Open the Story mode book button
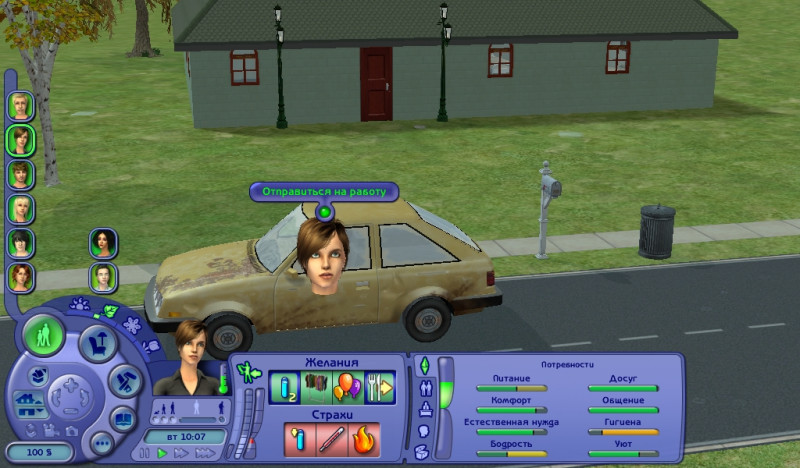The image size is (800, 468). pos(124,417)
